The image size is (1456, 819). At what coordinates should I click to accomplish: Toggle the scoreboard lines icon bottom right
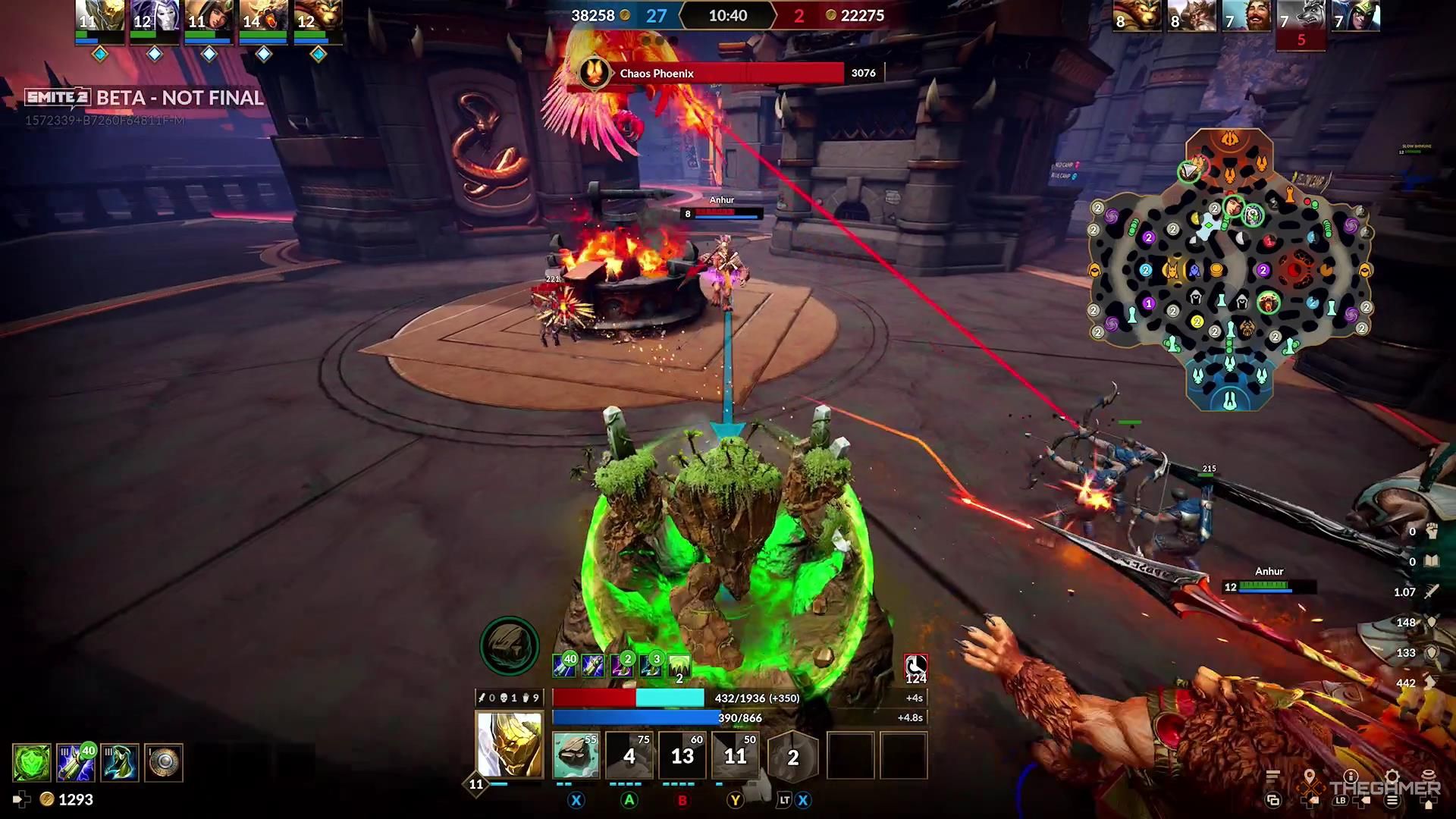pos(1272,775)
